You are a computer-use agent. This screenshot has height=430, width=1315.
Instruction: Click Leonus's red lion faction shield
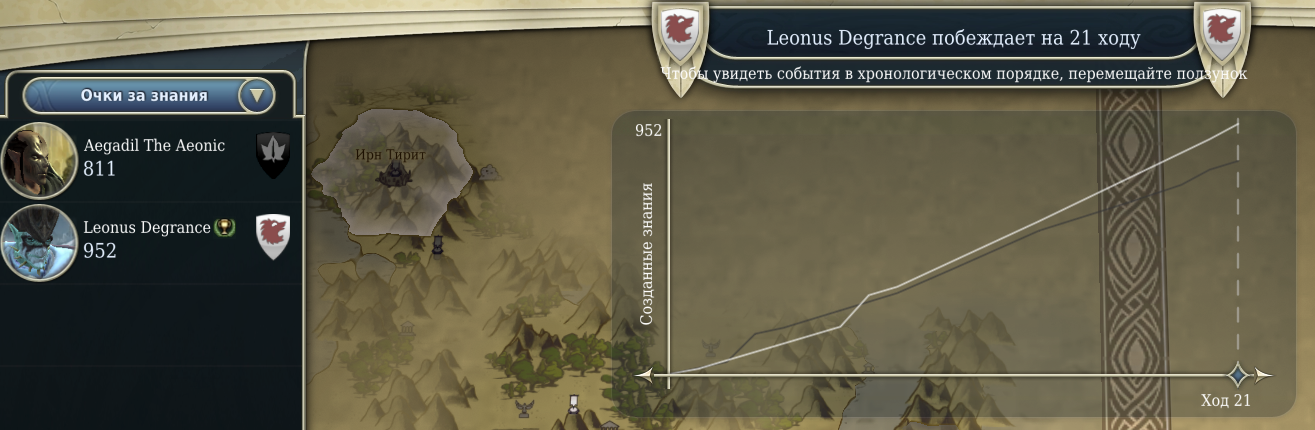click(273, 236)
